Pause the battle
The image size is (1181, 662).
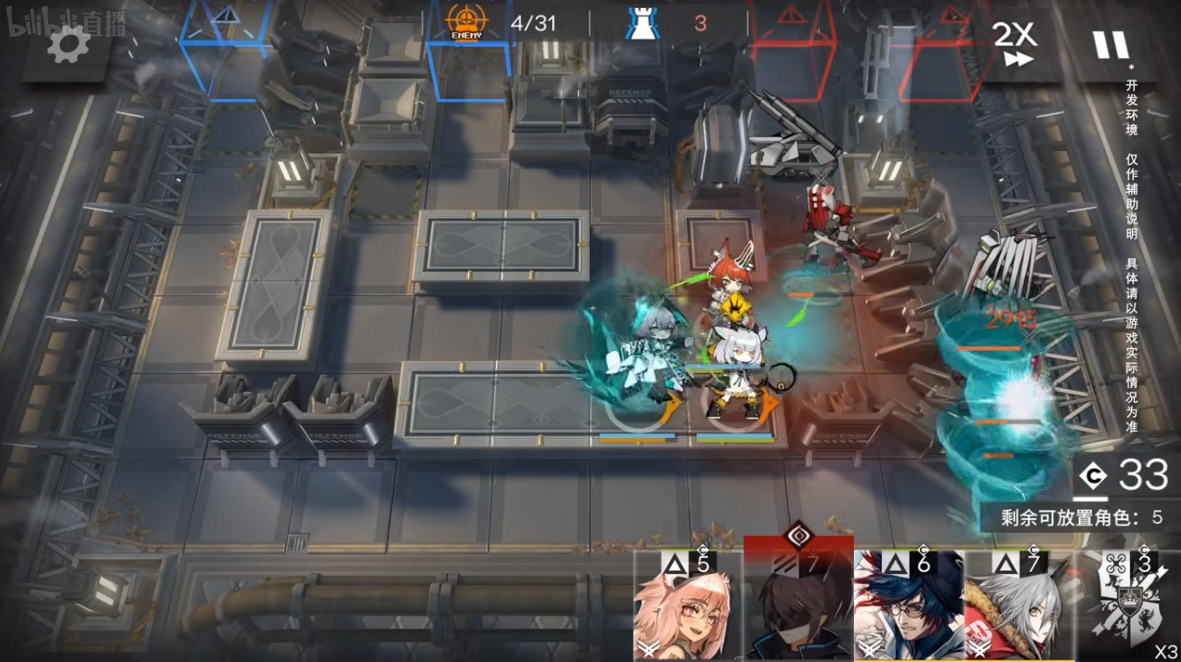[x=1110, y=44]
